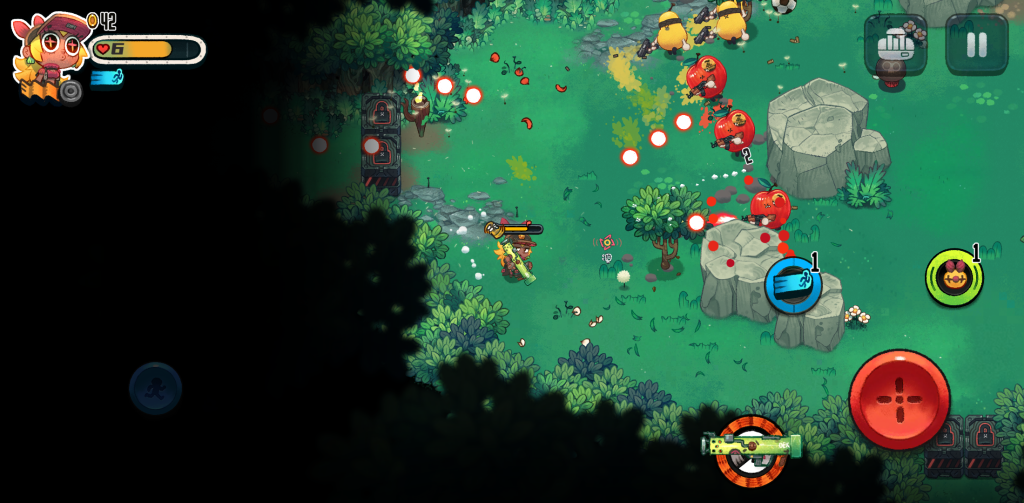Pause the game
The width and height of the screenshot is (1024, 503).
pos(976,44)
